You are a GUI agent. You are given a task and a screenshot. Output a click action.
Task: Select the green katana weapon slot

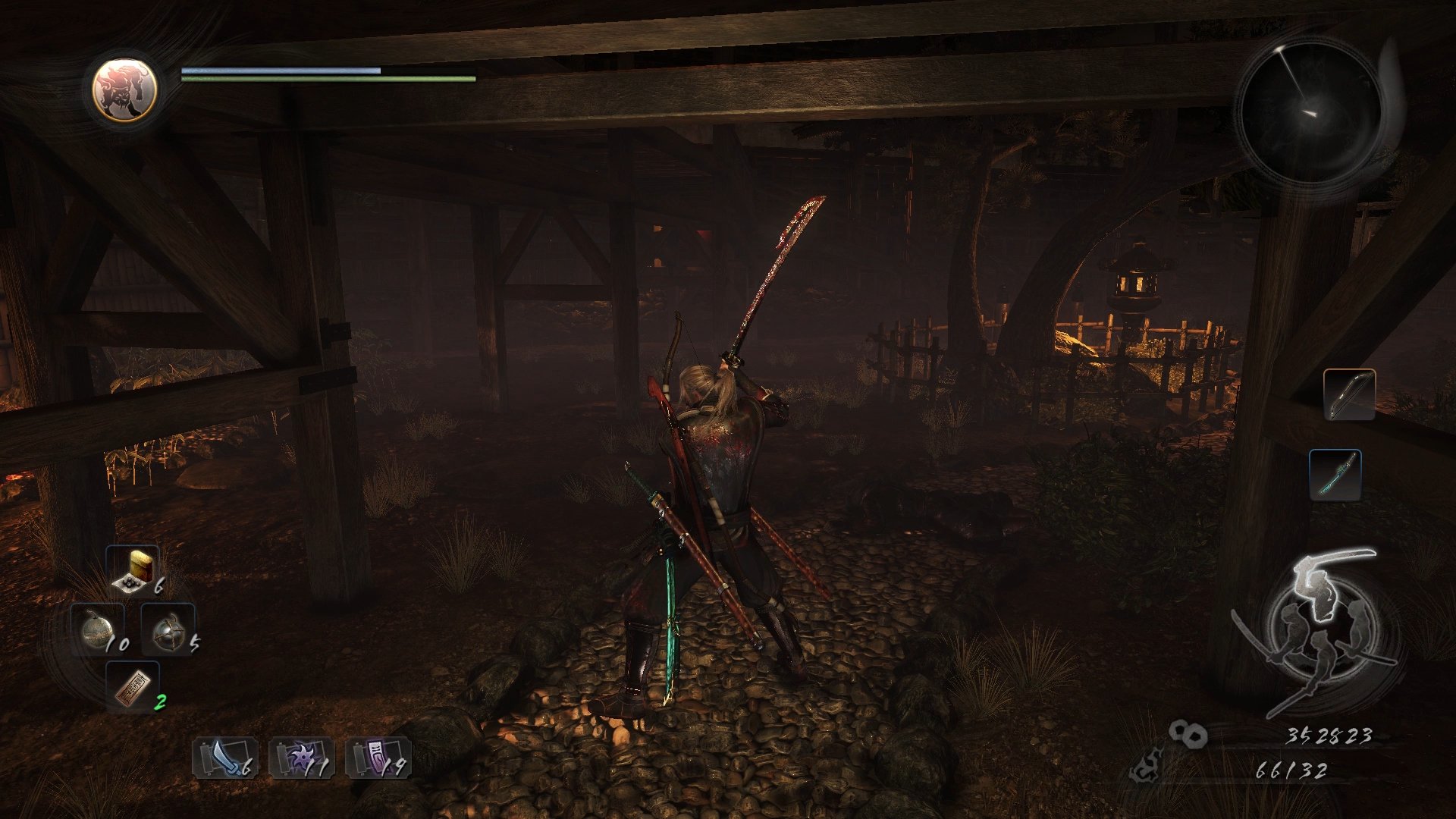1335,475
